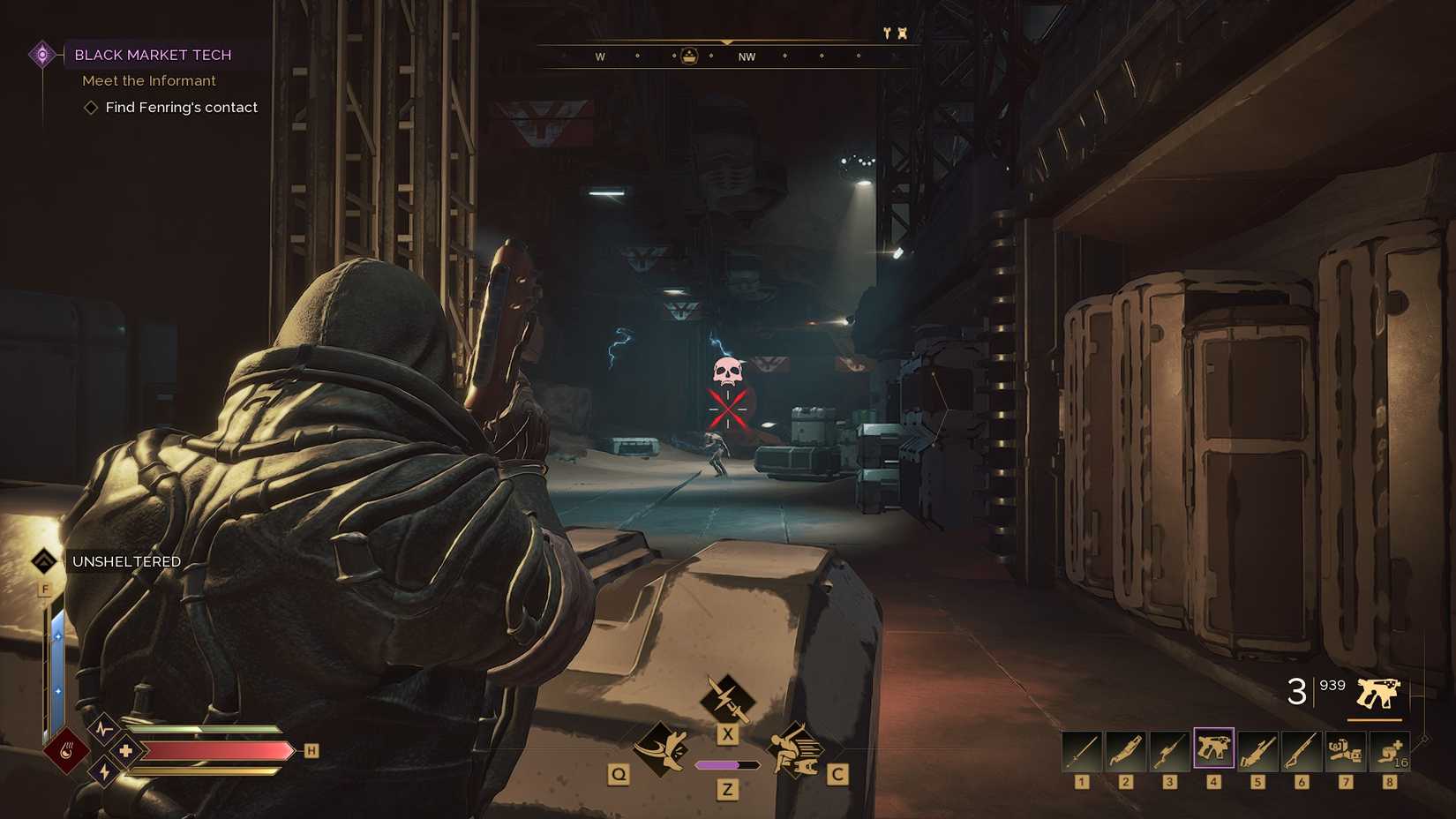Select the NW heading on the compass
The width and height of the screenshot is (1456, 819).
tap(747, 56)
